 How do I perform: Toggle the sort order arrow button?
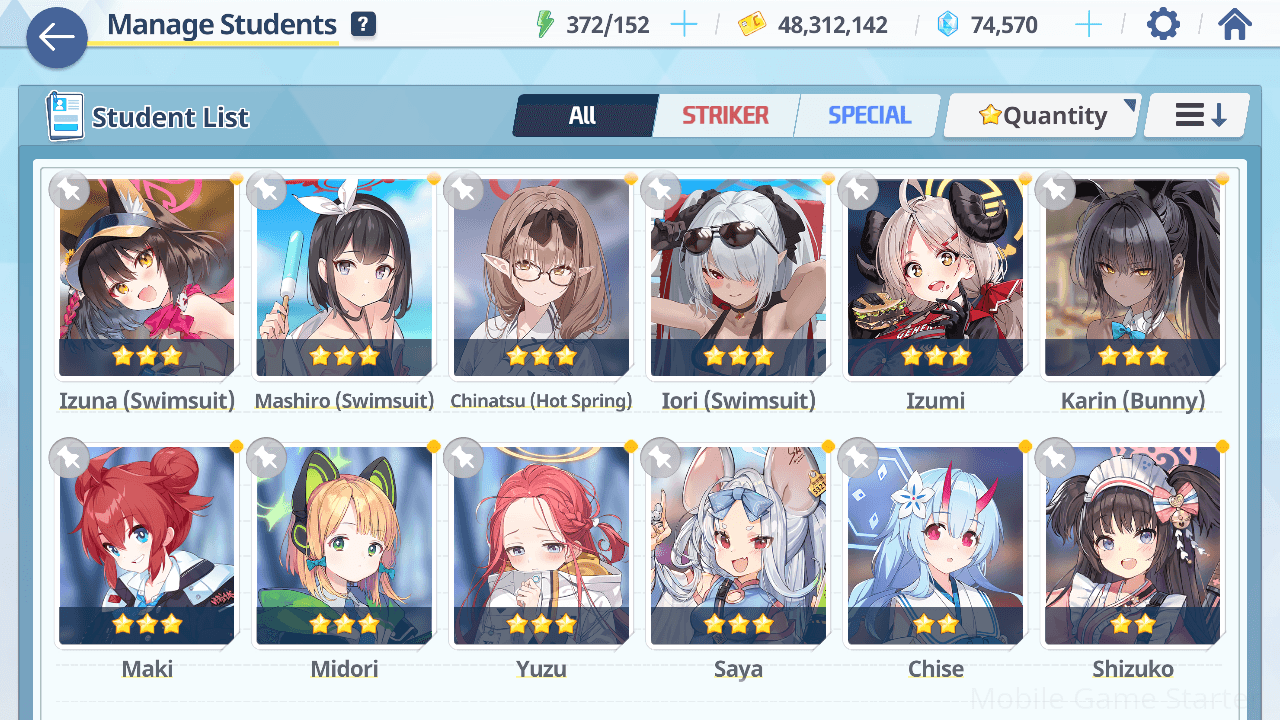(x=1198, y=116)
